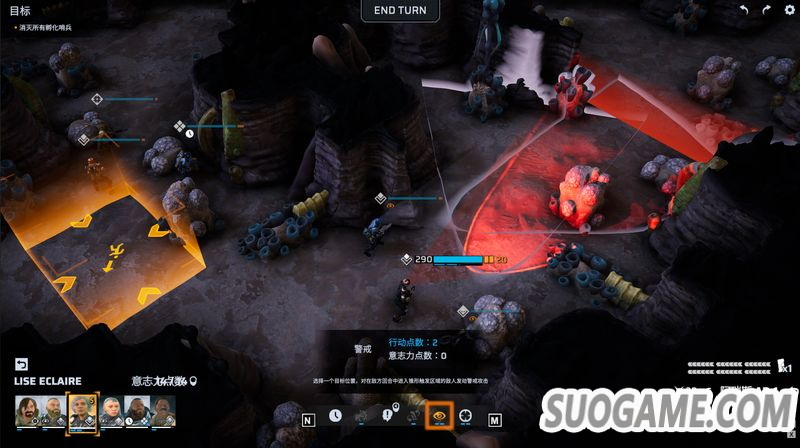
Task: Select the crosshair aim ability
Action: [466, 415]
